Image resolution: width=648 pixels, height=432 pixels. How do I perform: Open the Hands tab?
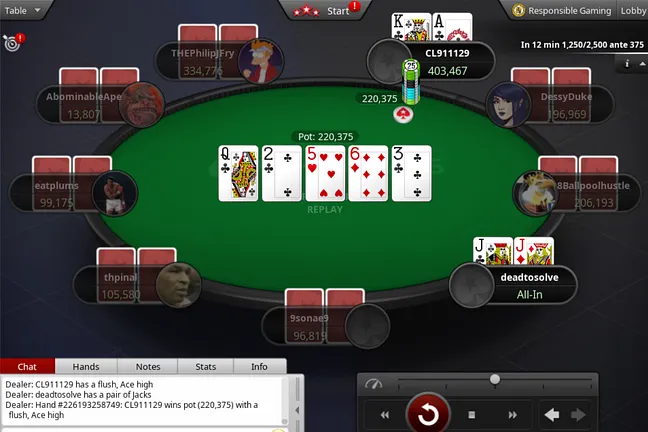click(86, 367)
